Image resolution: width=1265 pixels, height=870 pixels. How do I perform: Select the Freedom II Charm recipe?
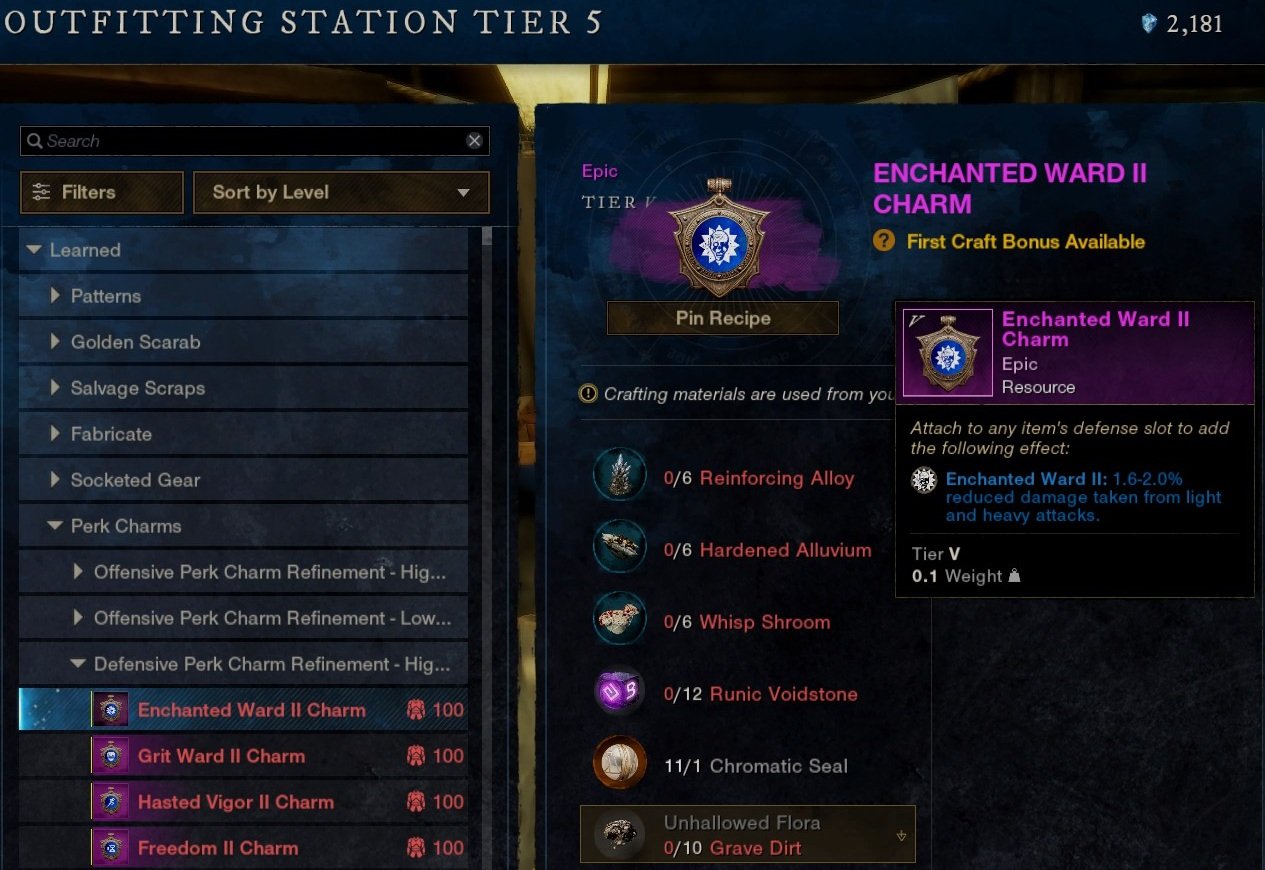217,848
